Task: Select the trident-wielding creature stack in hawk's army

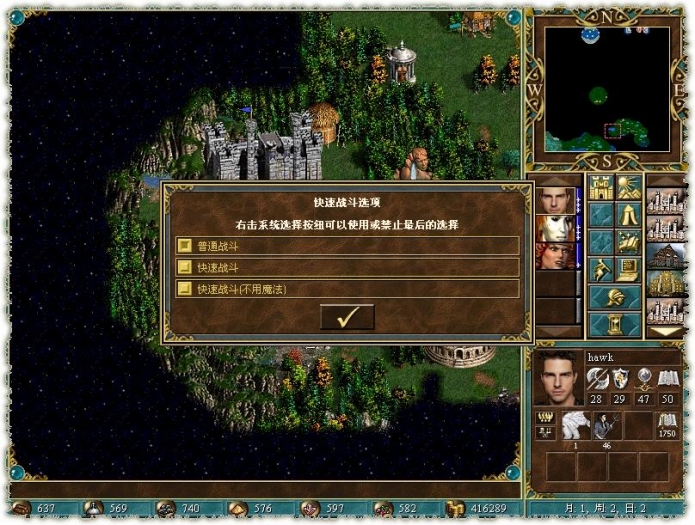Action: pyautogui.click(x=606, y=424)
